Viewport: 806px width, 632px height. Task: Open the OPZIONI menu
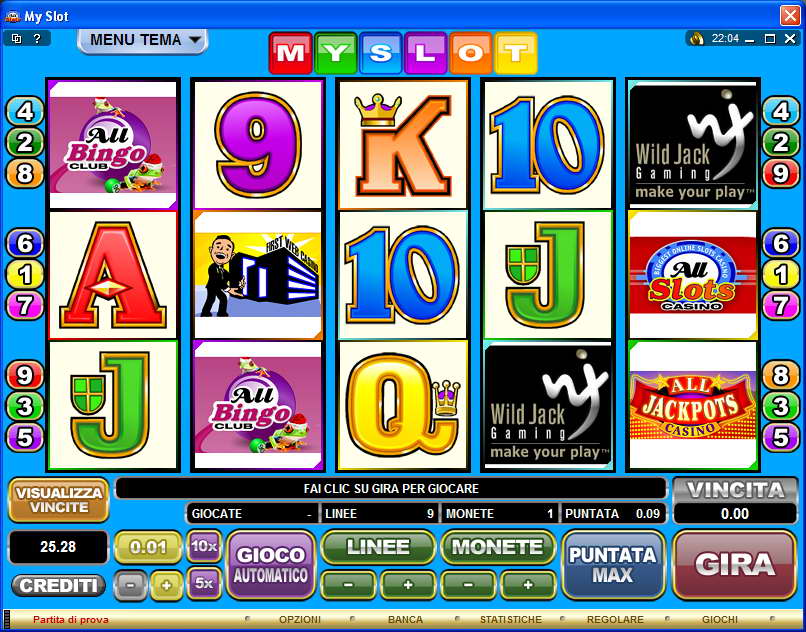(299, 620)
